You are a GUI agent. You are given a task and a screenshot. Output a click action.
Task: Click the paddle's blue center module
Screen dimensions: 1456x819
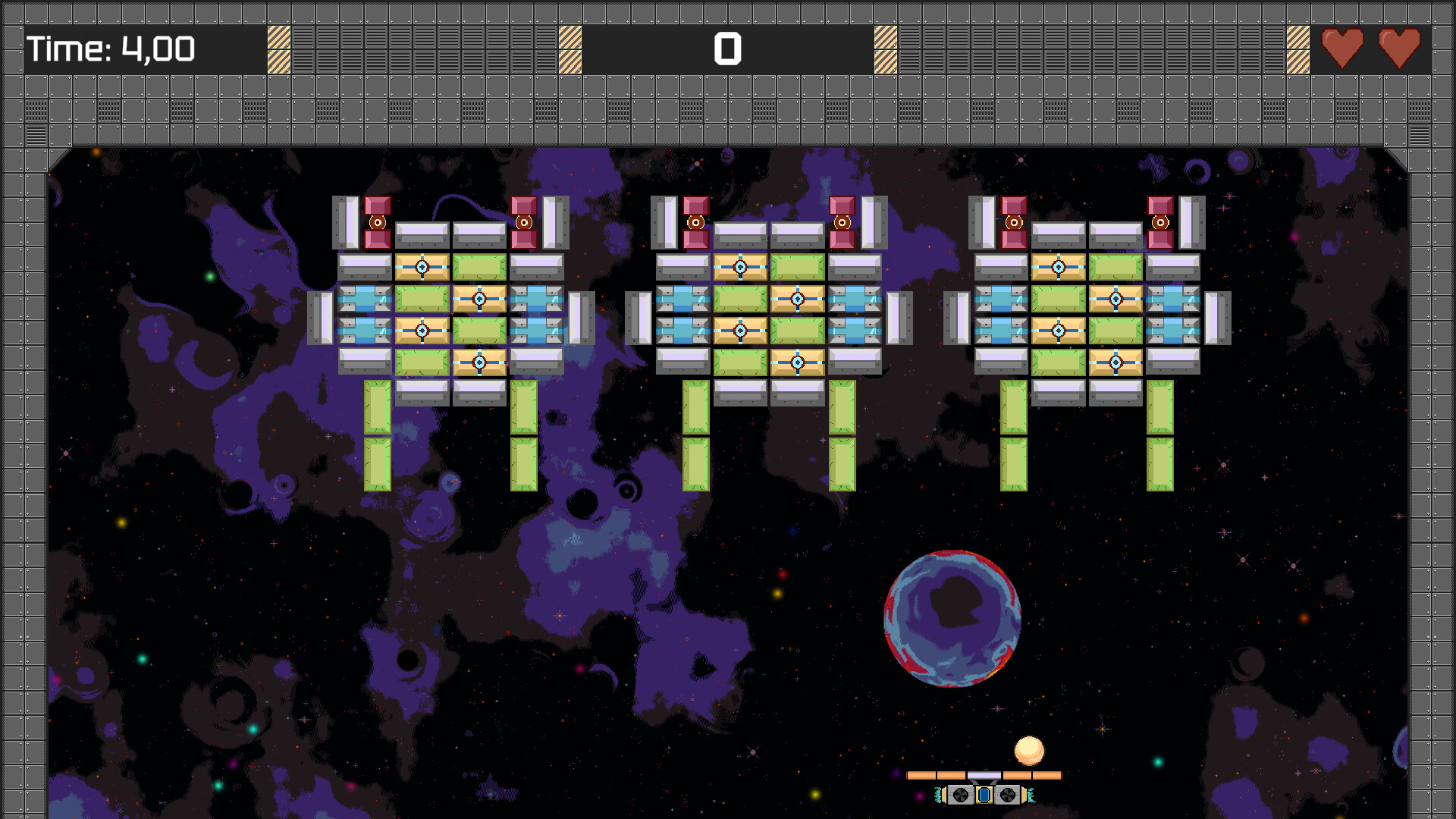click(985, 795)
